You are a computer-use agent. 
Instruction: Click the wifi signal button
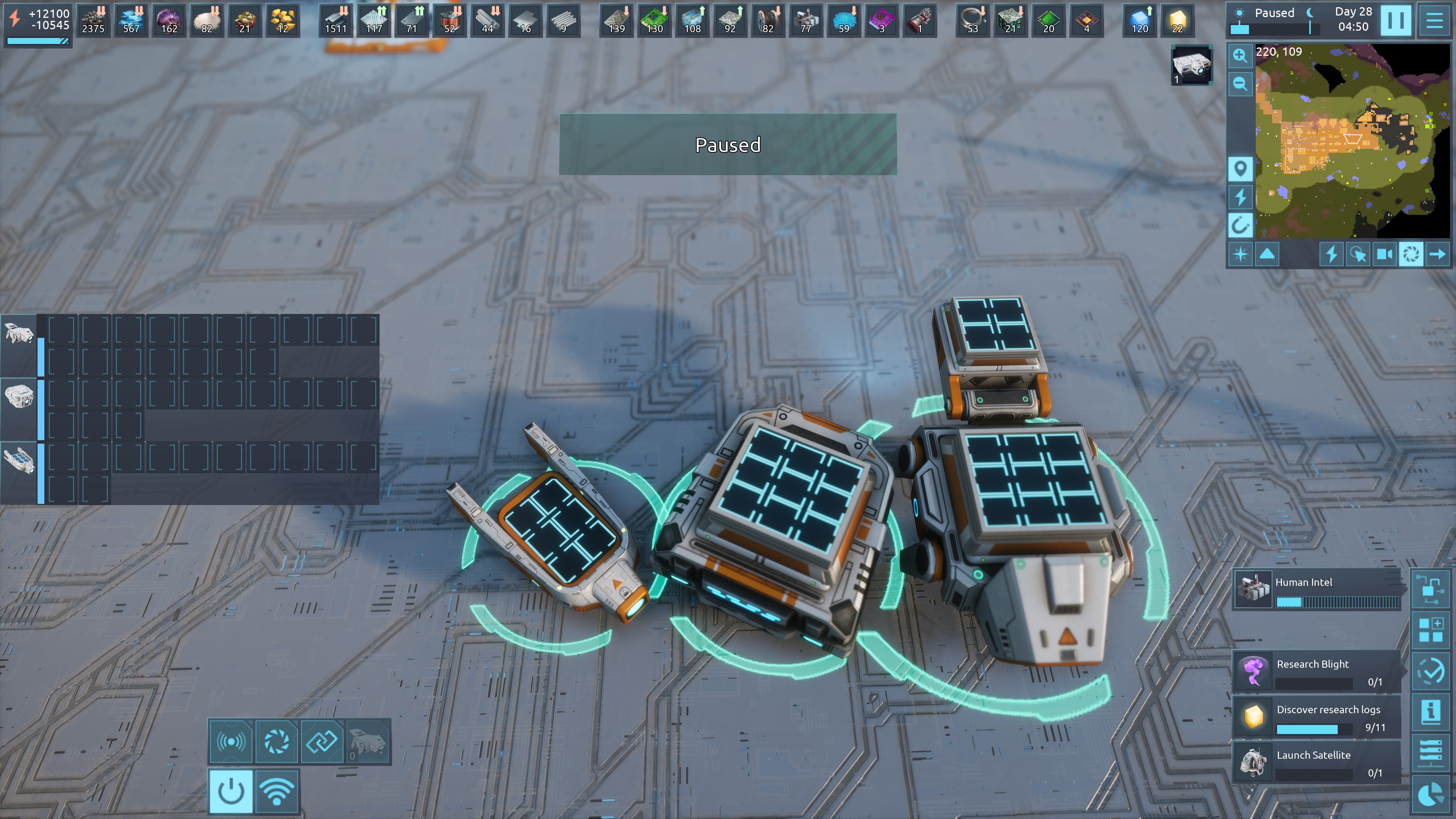[276, 791]
